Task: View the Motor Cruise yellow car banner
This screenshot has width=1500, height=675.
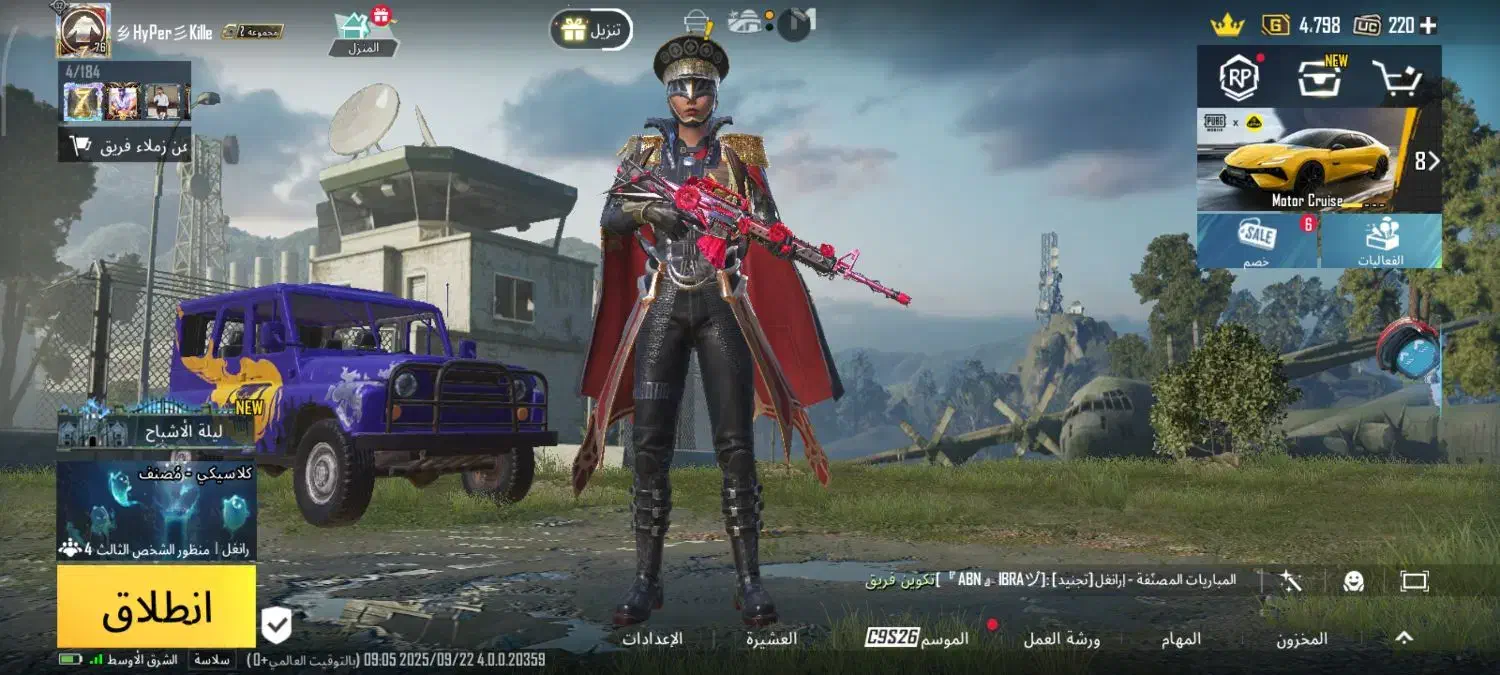Action: (x=1308, y=160)
